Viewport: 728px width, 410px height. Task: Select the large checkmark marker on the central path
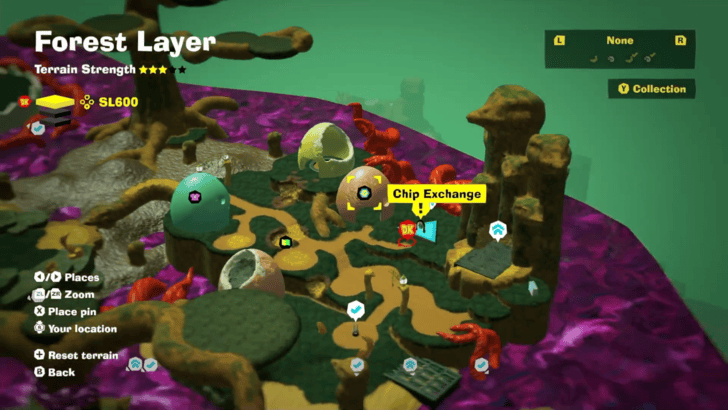click(355, 311)
